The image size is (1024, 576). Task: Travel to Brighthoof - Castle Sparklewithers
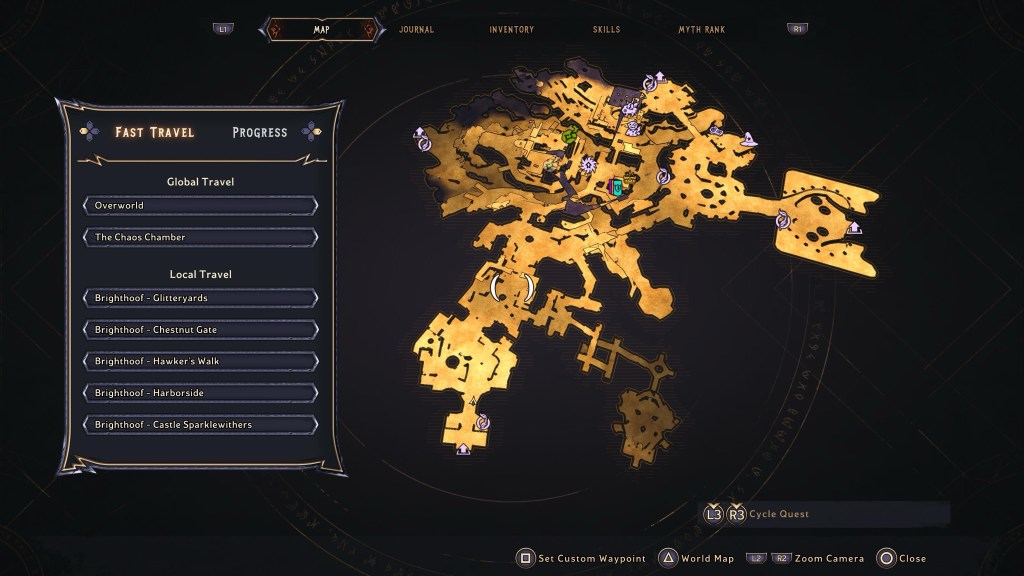tap(201, 425)
